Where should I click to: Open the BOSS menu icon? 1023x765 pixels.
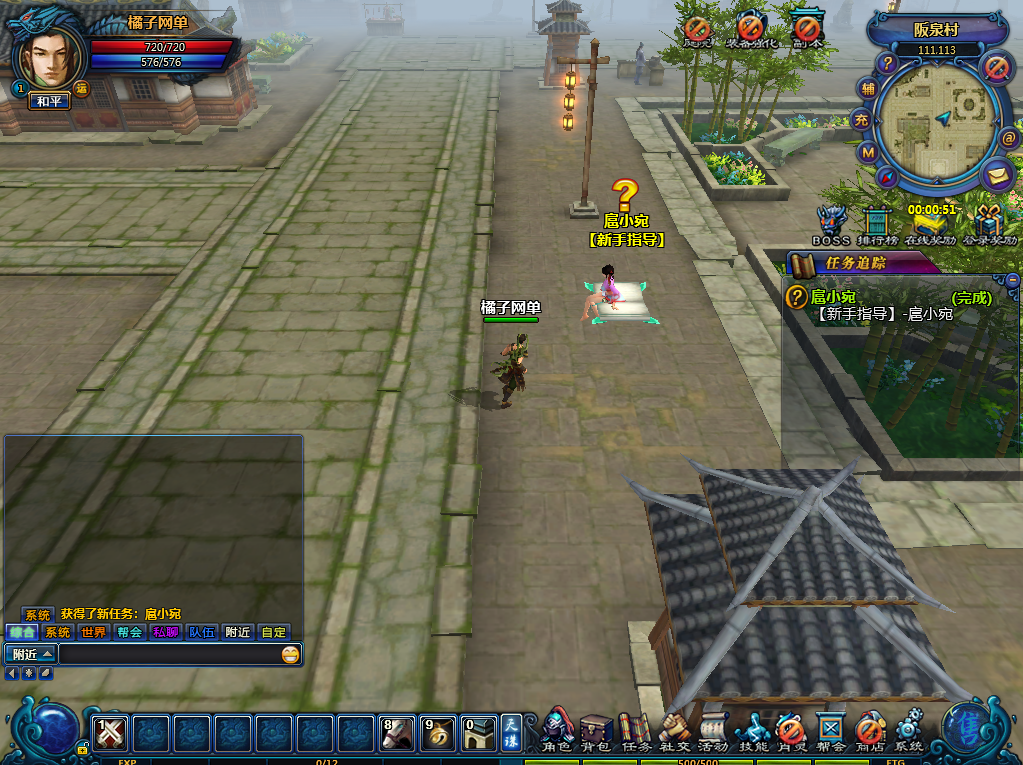pyautogui.click(x=831, y=224)
